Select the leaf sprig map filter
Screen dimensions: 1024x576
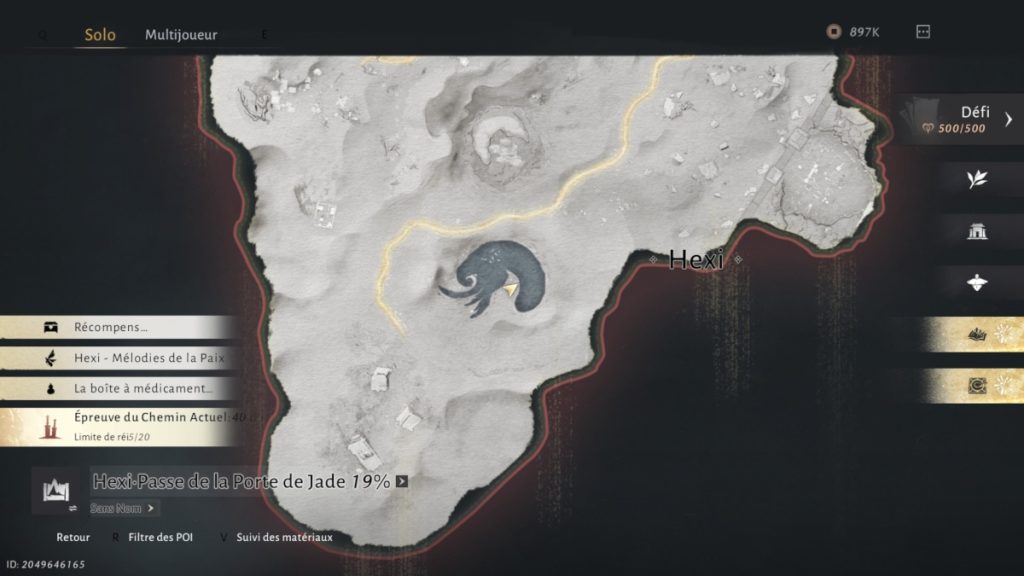point(977,179)
